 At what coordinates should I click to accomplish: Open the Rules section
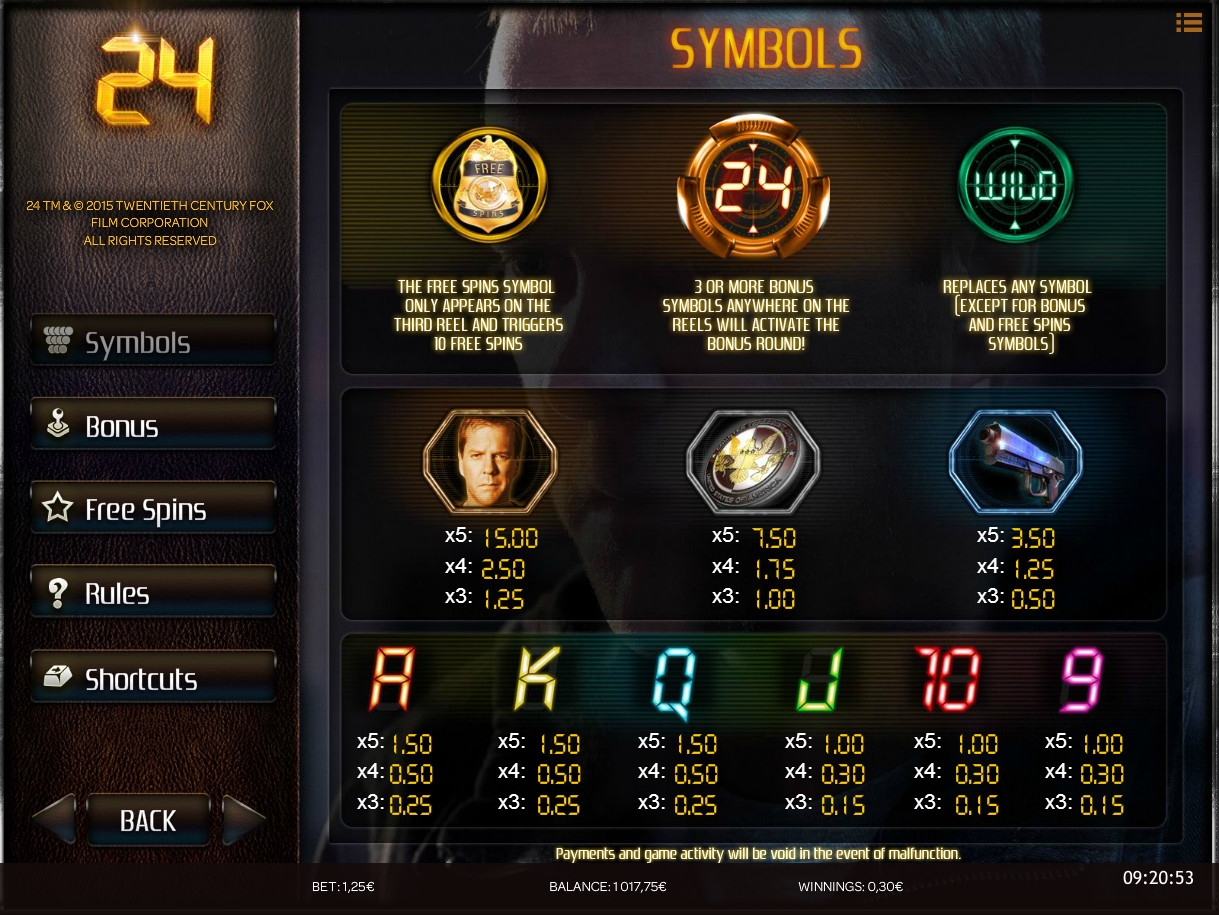pos(153,593)
